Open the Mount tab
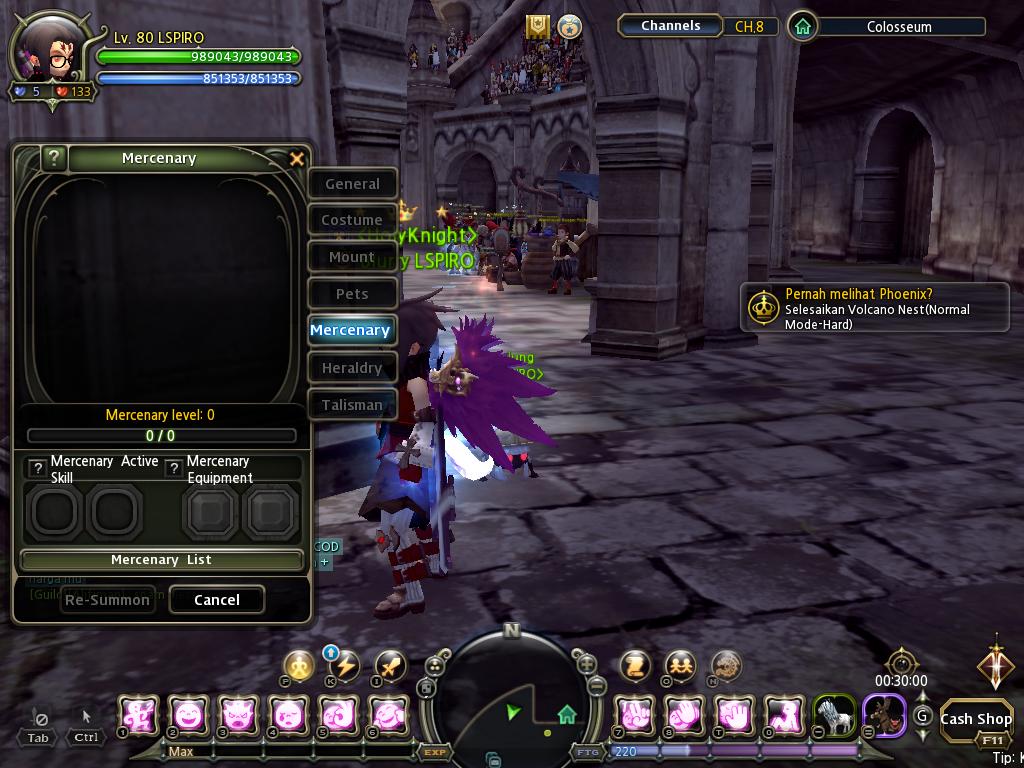 (352, 257)
